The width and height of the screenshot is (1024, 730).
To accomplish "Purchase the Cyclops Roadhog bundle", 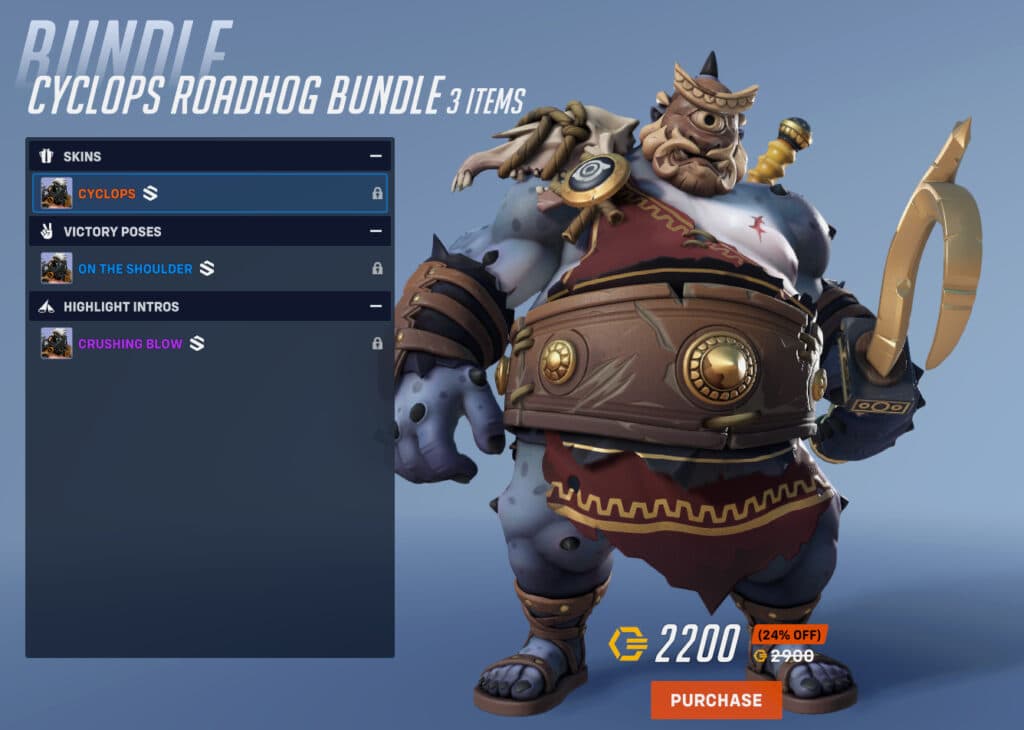I will 715,700.
